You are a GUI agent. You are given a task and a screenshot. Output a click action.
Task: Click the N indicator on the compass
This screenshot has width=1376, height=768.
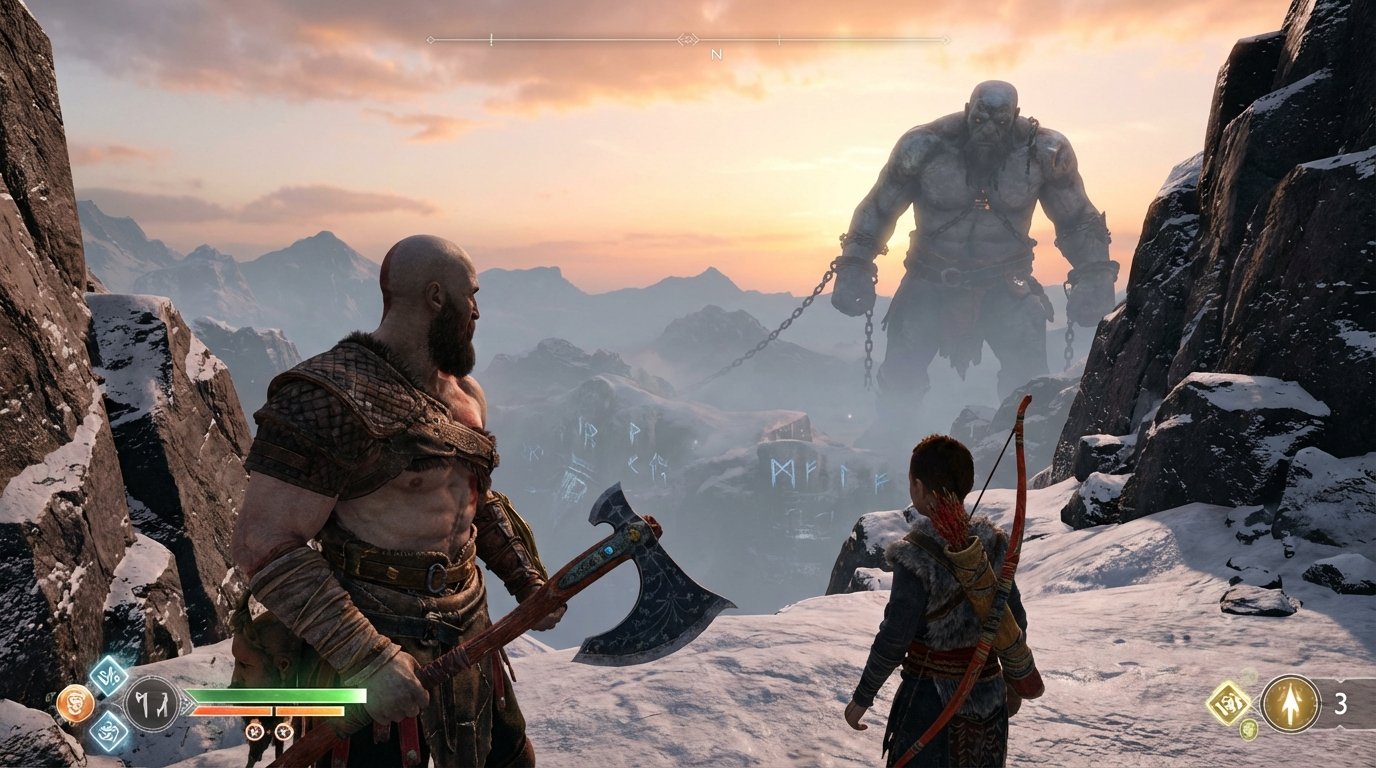point(716,56)
